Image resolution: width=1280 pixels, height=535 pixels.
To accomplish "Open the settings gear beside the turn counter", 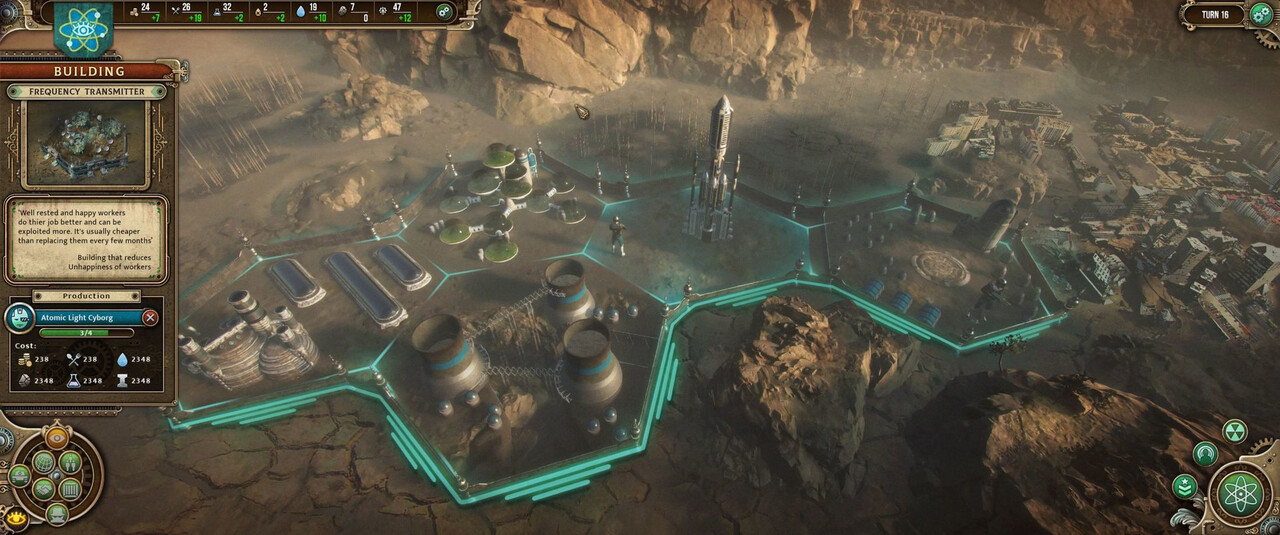I will (1259, 15).
